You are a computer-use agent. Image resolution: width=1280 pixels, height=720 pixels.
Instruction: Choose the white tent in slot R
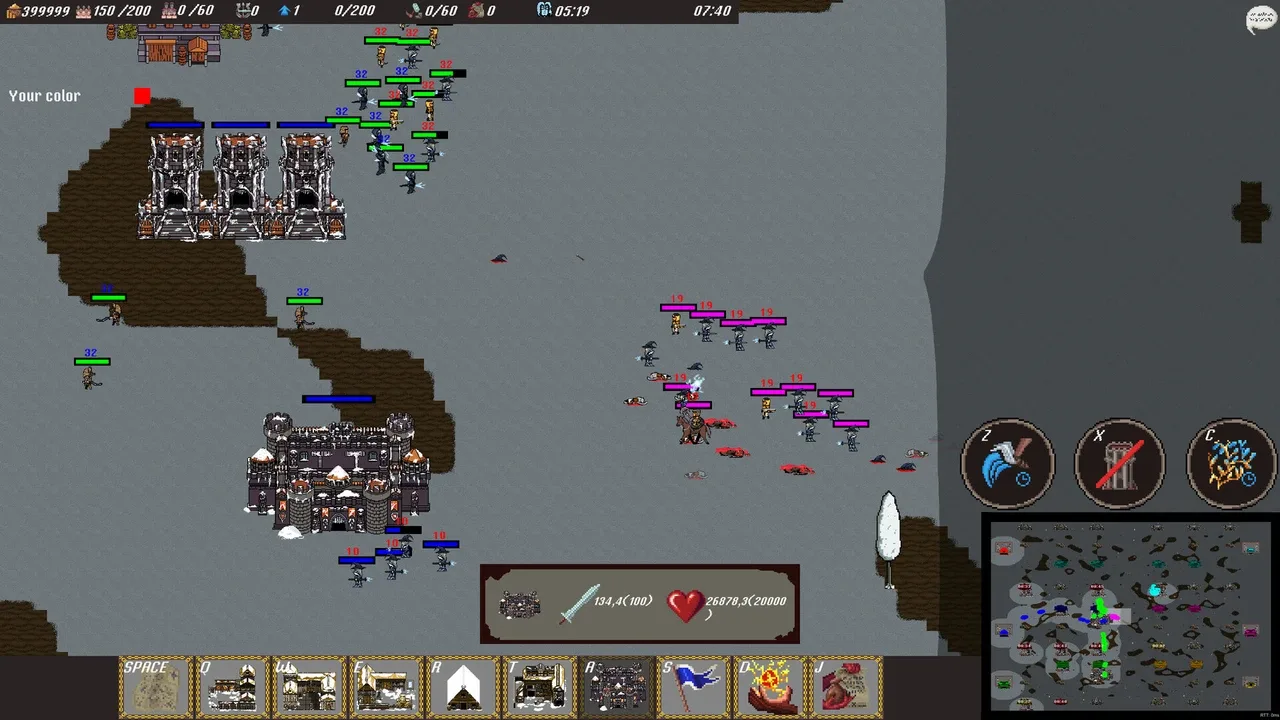[x=463, y=687]
